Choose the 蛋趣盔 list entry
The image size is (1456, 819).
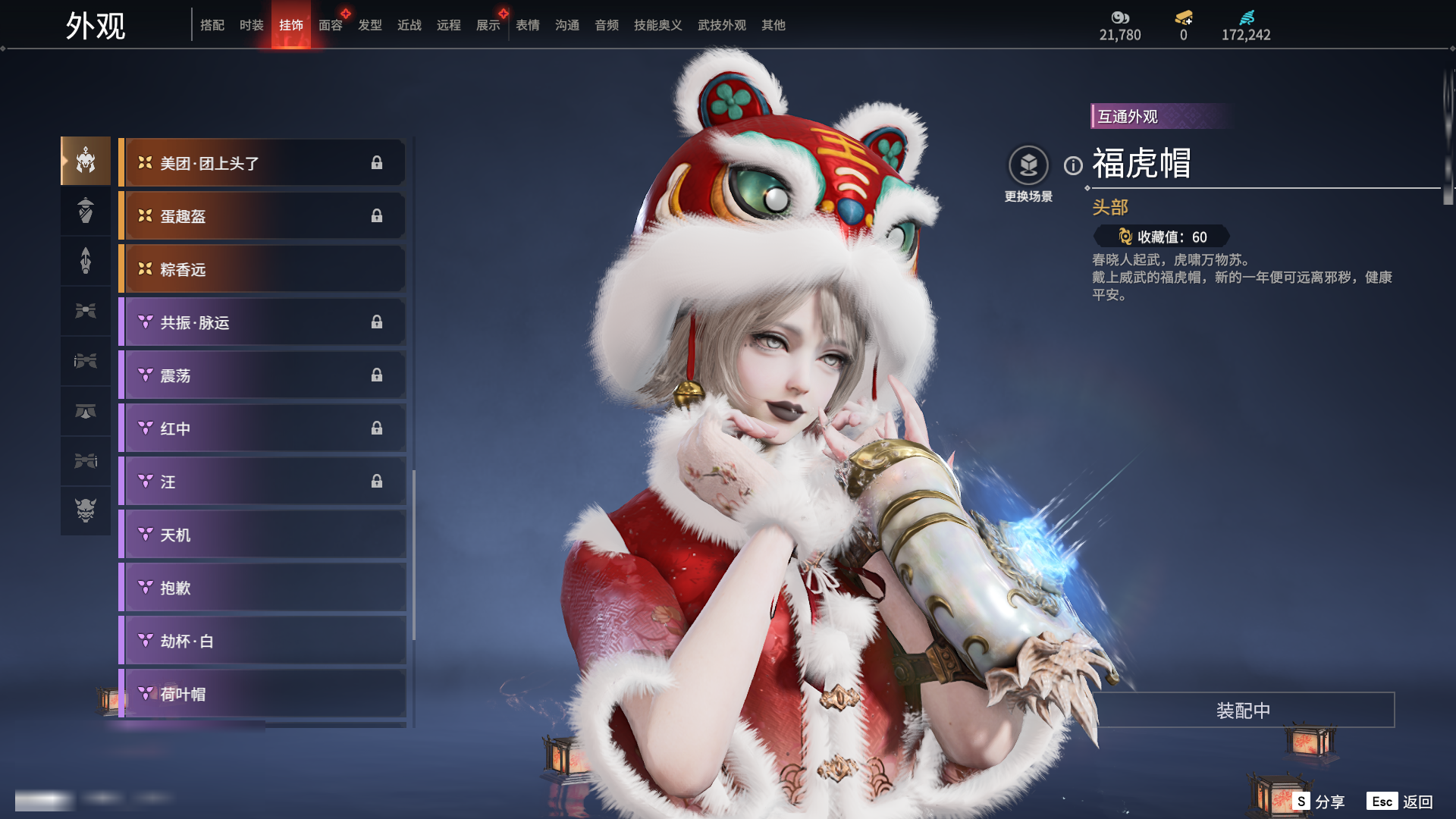pyautogui.click(x=263, y=216)
